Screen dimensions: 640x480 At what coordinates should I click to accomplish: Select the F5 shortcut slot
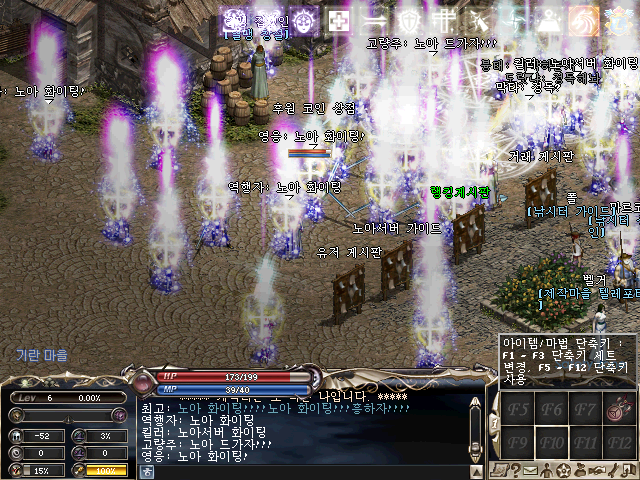(x=518, y=408)
